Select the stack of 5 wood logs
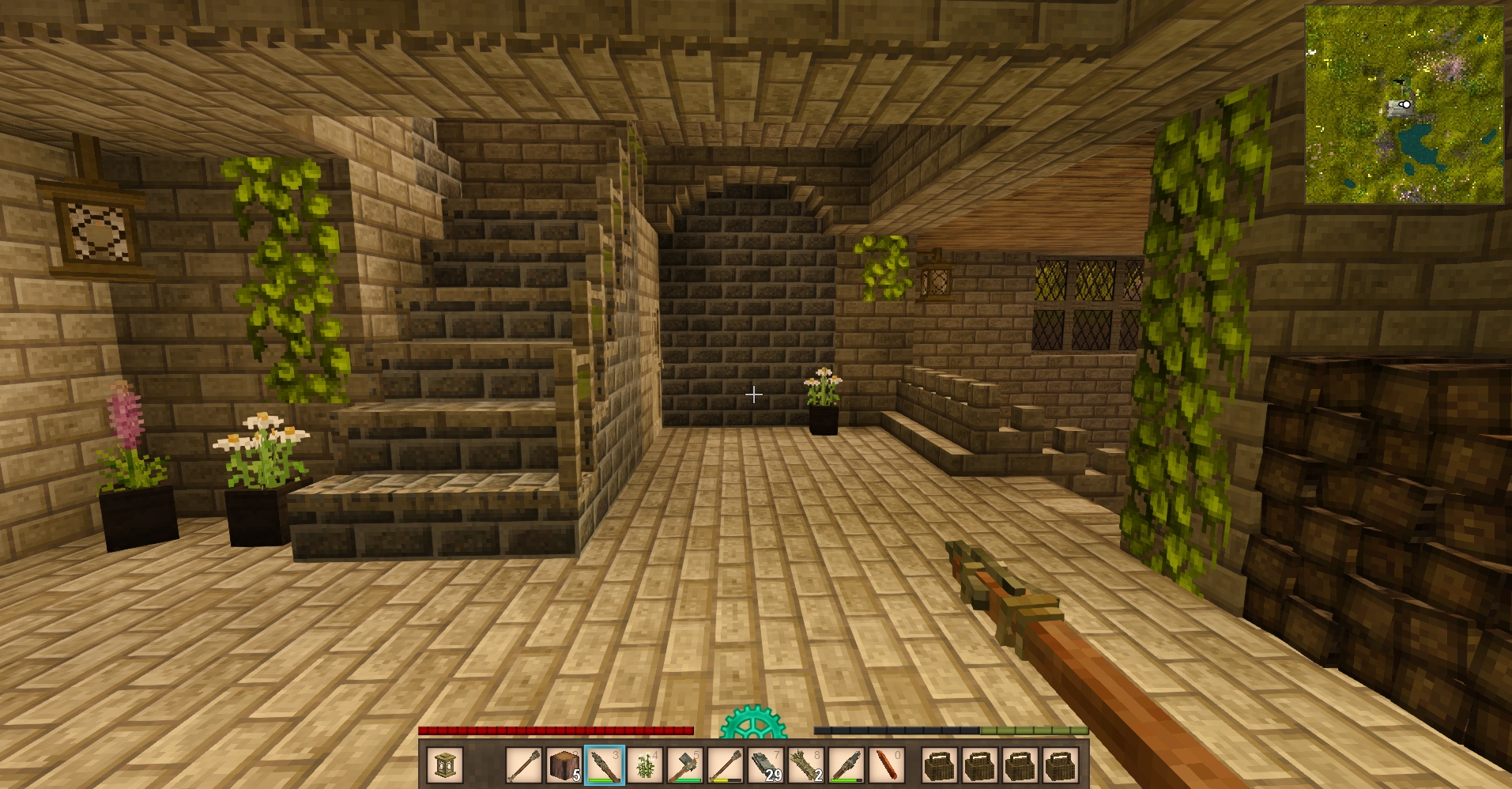The image size is (1512, 789). (564, 765)
